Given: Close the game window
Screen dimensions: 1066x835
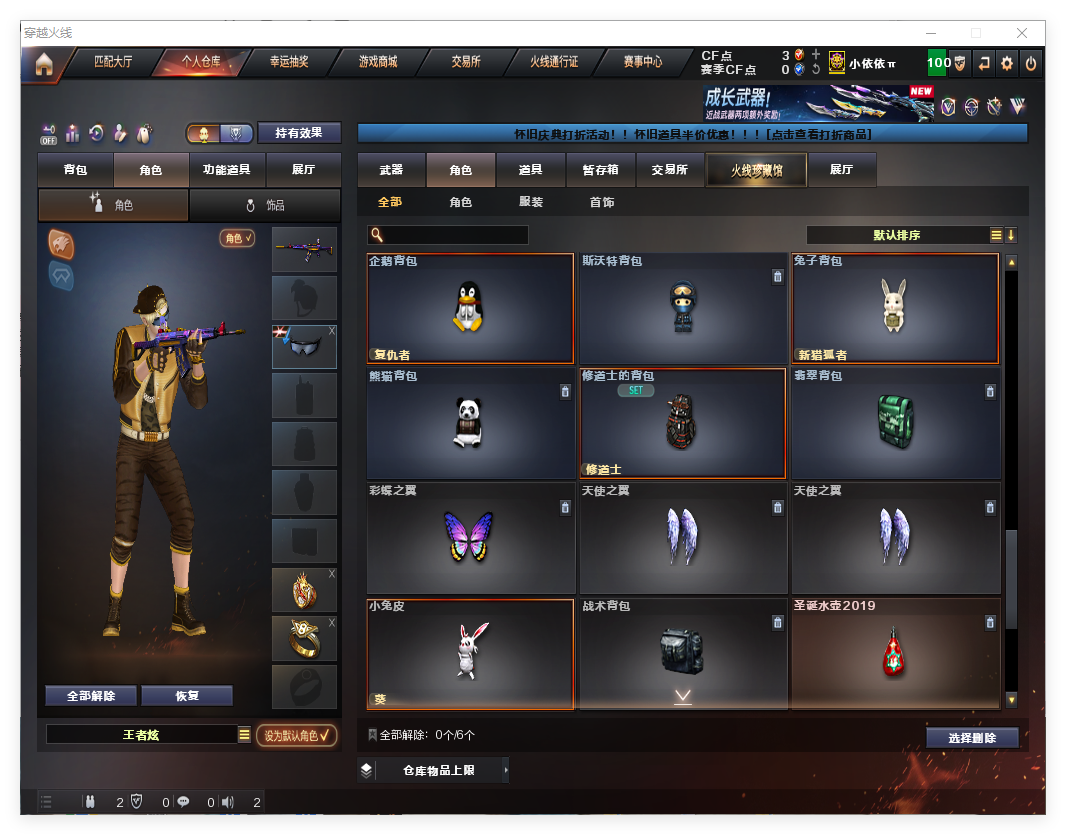Looking at the screenshot, I should [x=1022, y=33].
